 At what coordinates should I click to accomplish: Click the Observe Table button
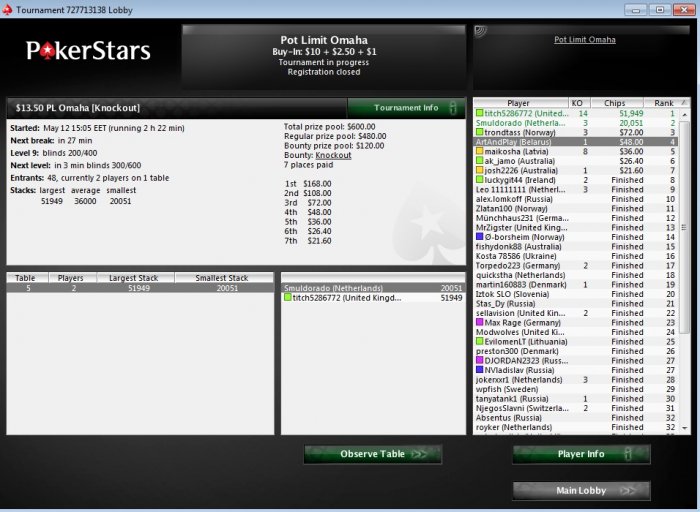pyautogui.click(x=373, y=454)
